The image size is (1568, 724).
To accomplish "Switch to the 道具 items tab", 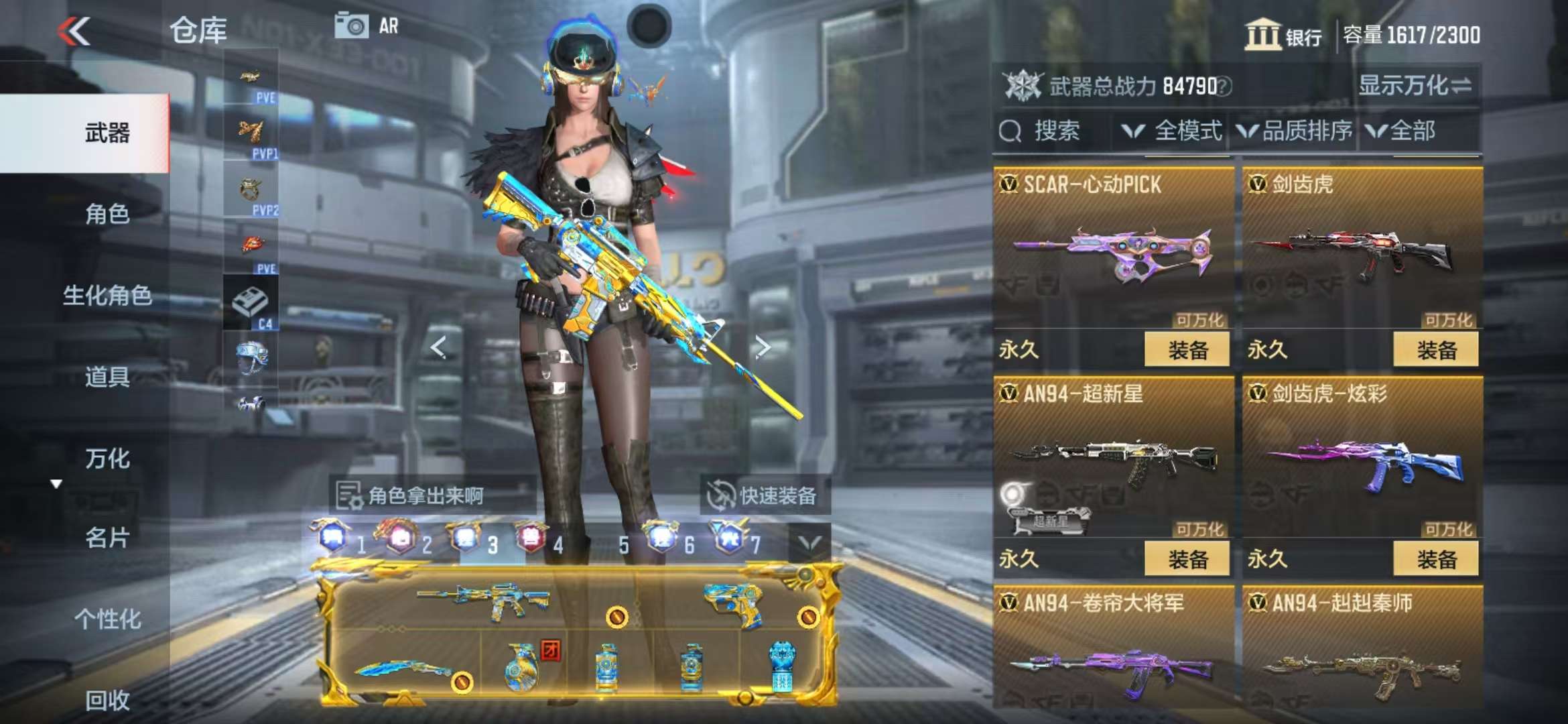I will pos(107,377).
